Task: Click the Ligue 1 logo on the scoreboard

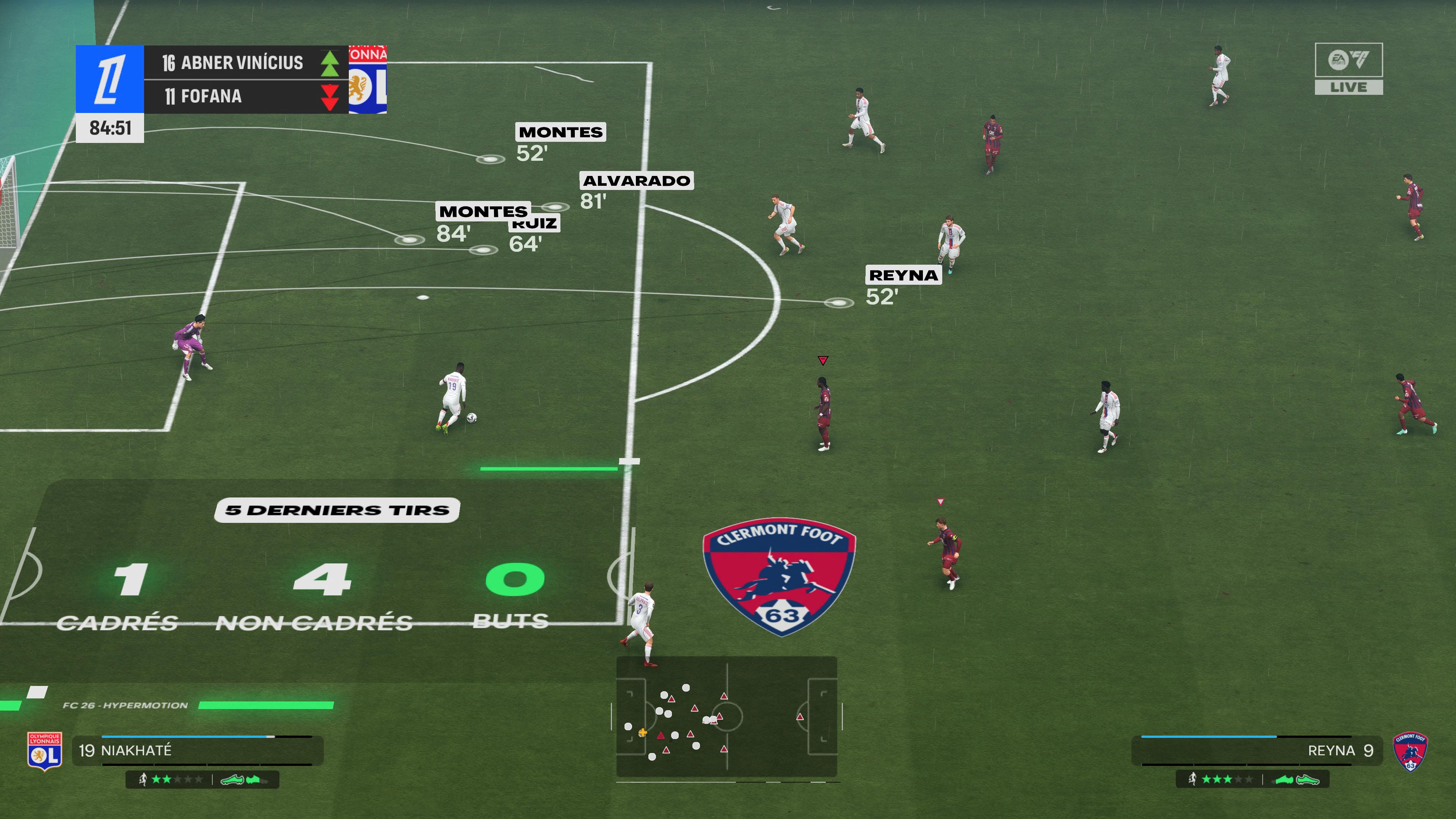Action: (110, 79)
